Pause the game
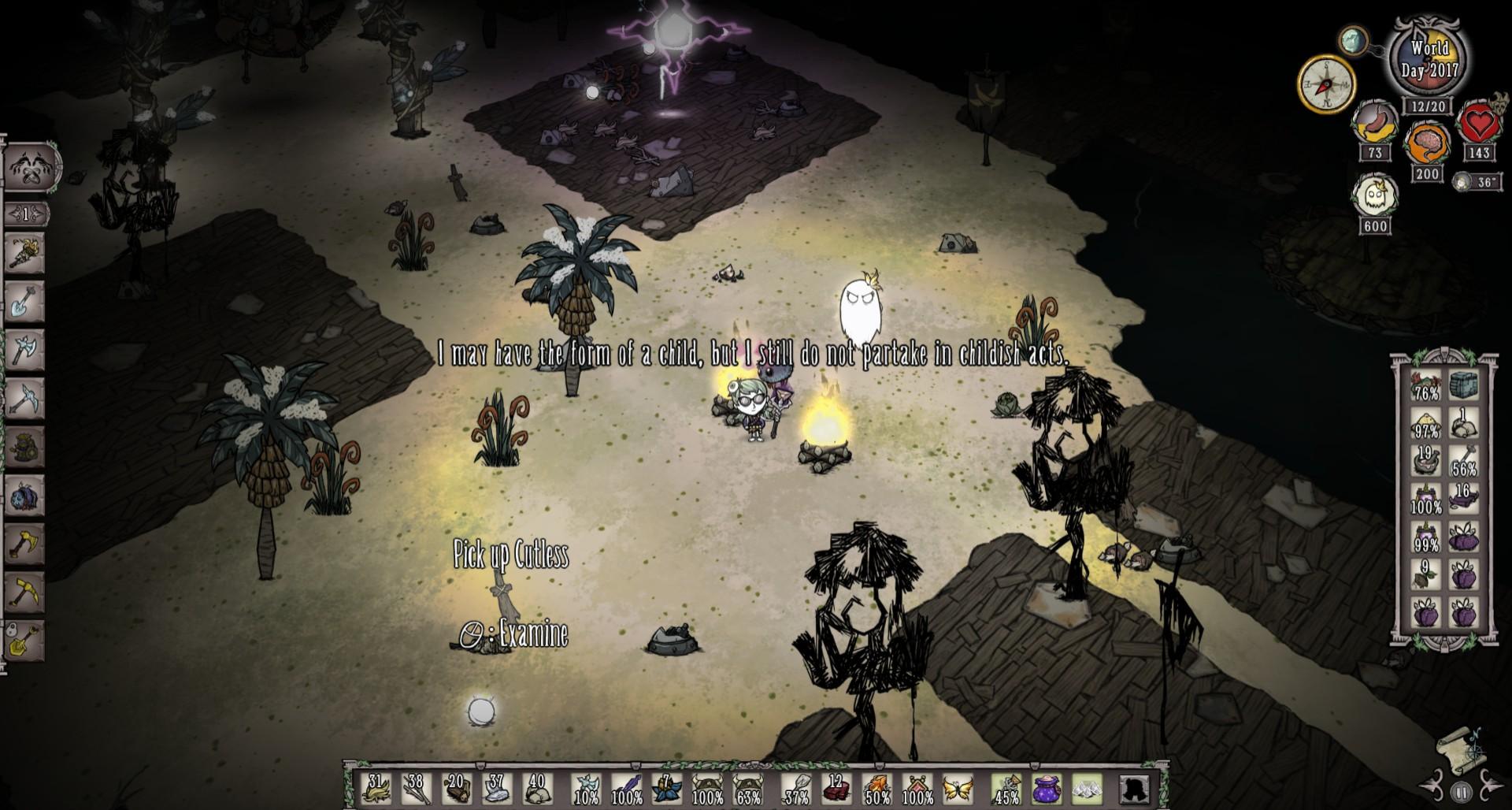The height and width of the screenshot is (810, 1512). [x=1461, y=792]
